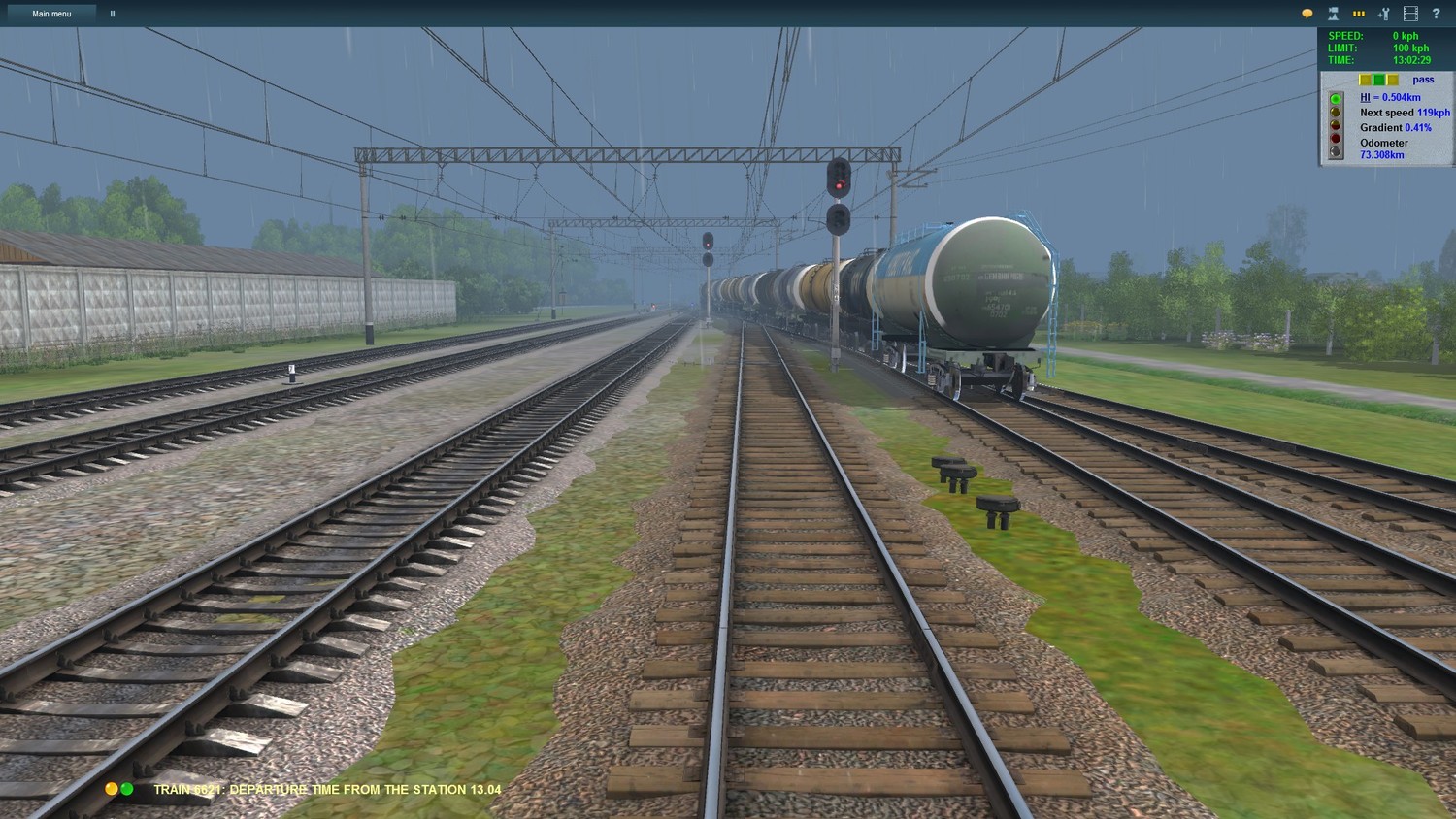Show help via the question mark
1456x819 pixels.
point(1436,14)
